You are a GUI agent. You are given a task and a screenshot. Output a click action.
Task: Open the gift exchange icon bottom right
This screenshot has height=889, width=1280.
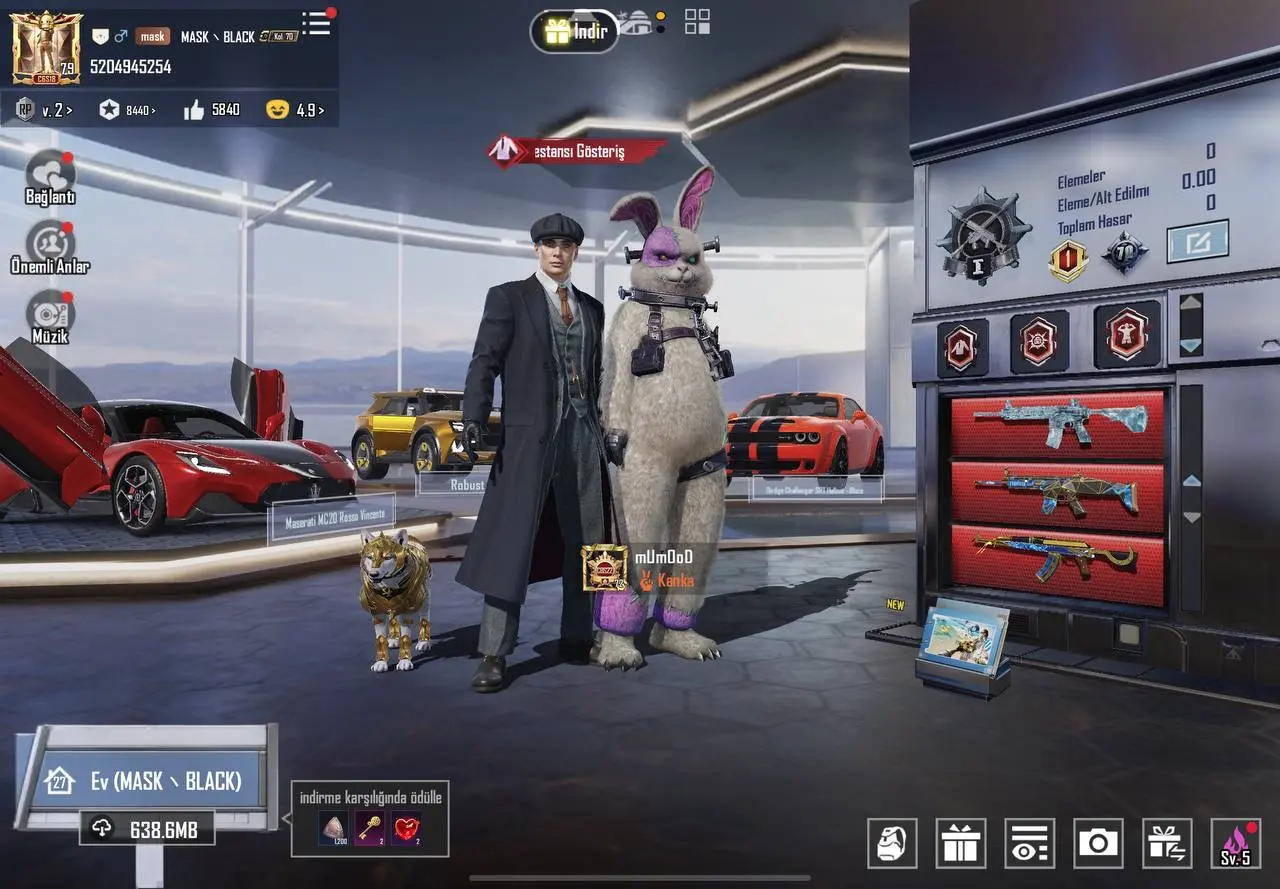[1167, 843]
